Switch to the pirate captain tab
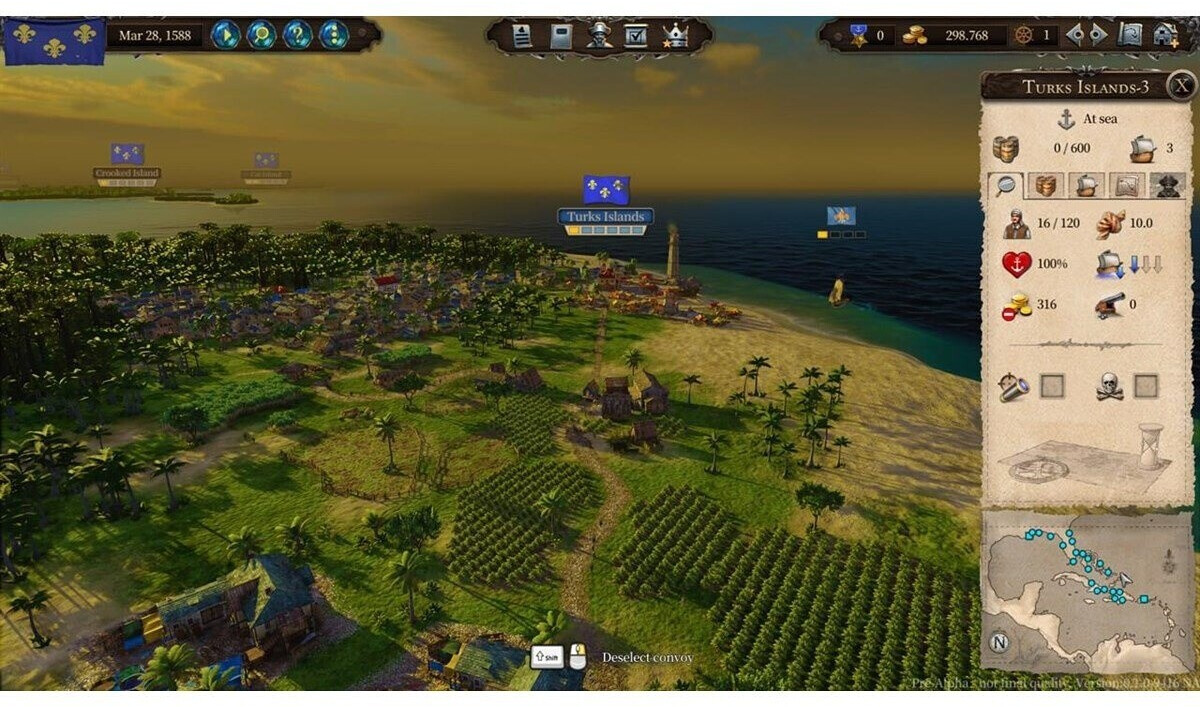The image size is (1200, 707). pos(1166,185)
